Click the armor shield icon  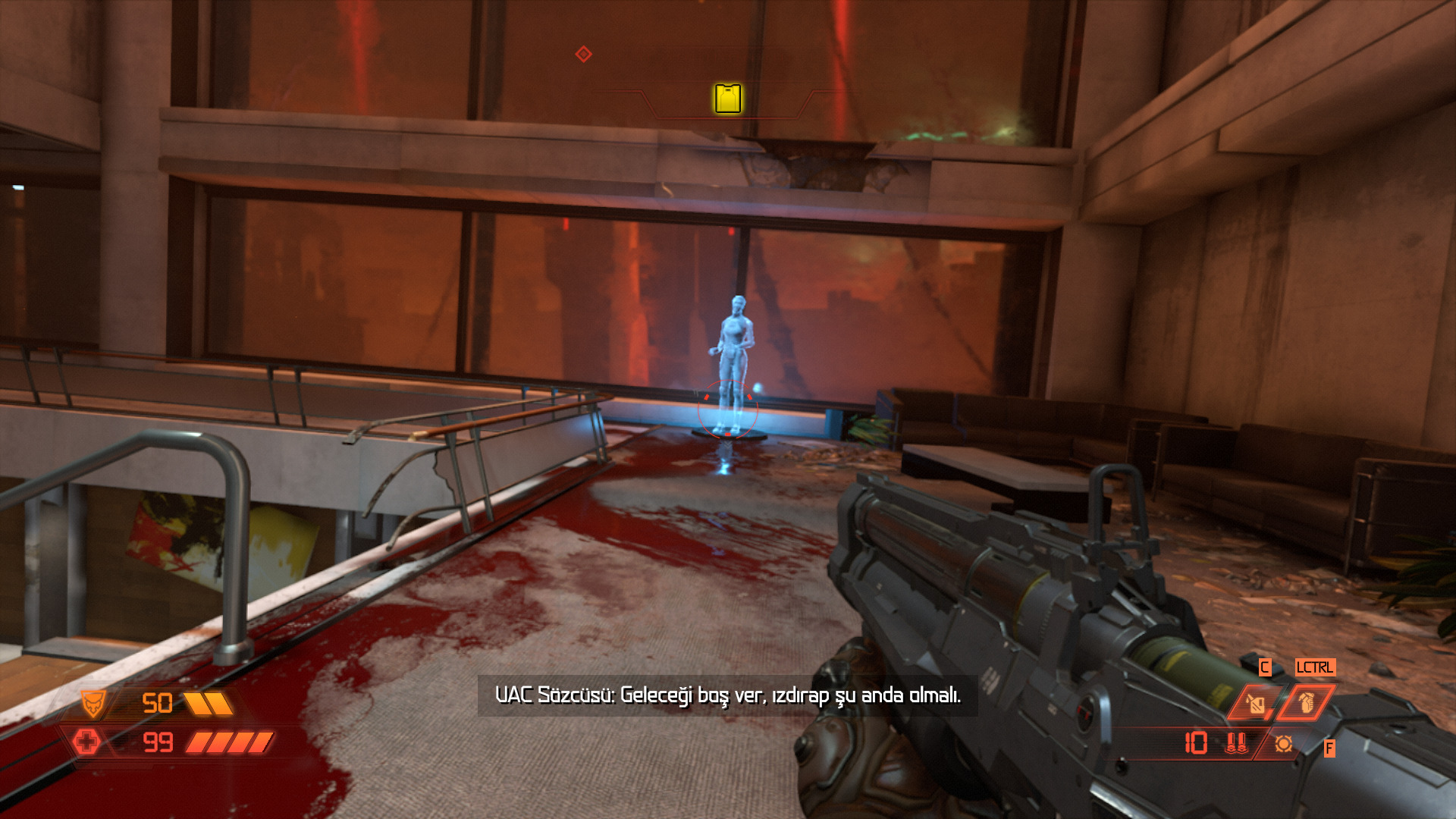click(94, 704)
